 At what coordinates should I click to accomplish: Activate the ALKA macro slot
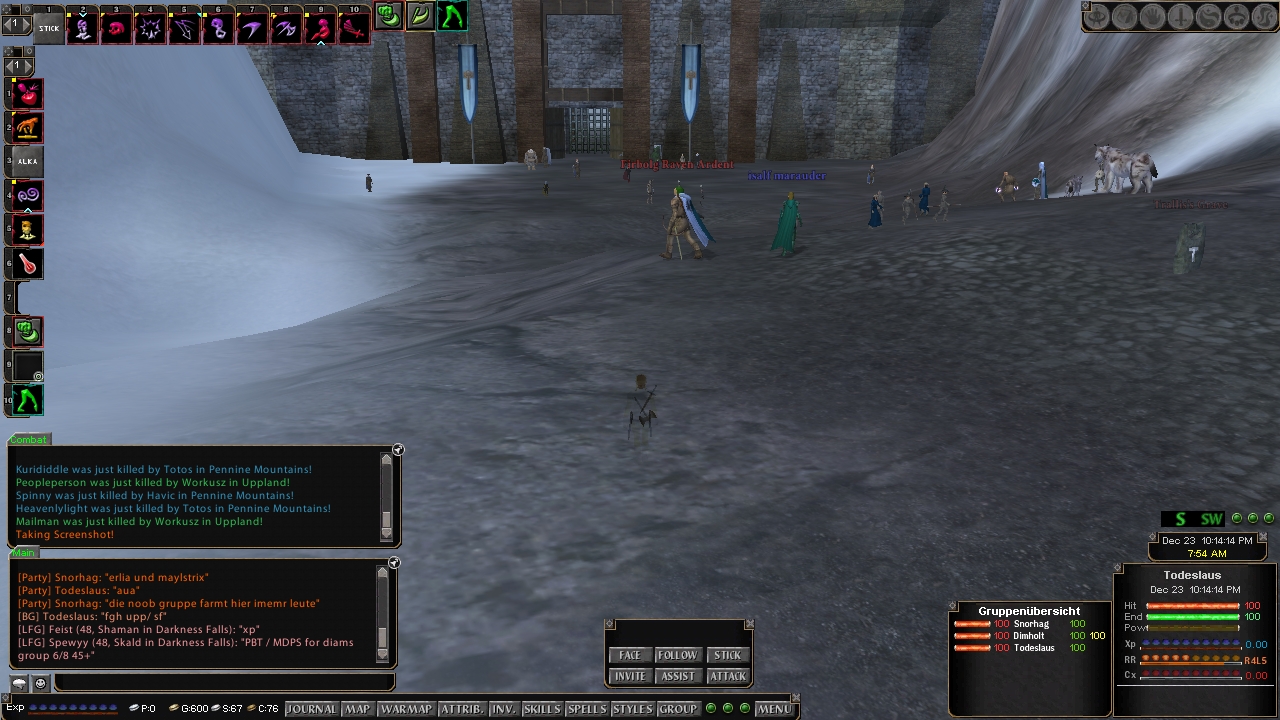click(28, 161)
